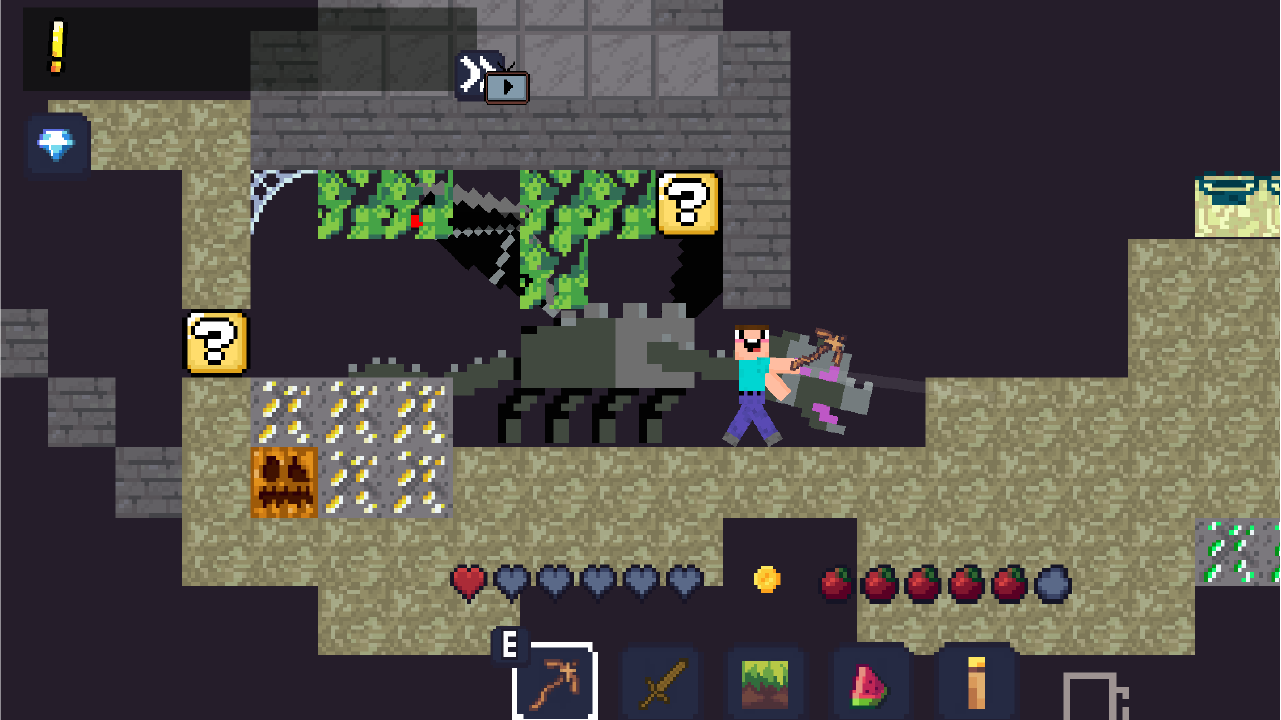The width and height of the screenshot is (1281, 720).
Task: Click the first red apple icon
Action: coord(833,581)
